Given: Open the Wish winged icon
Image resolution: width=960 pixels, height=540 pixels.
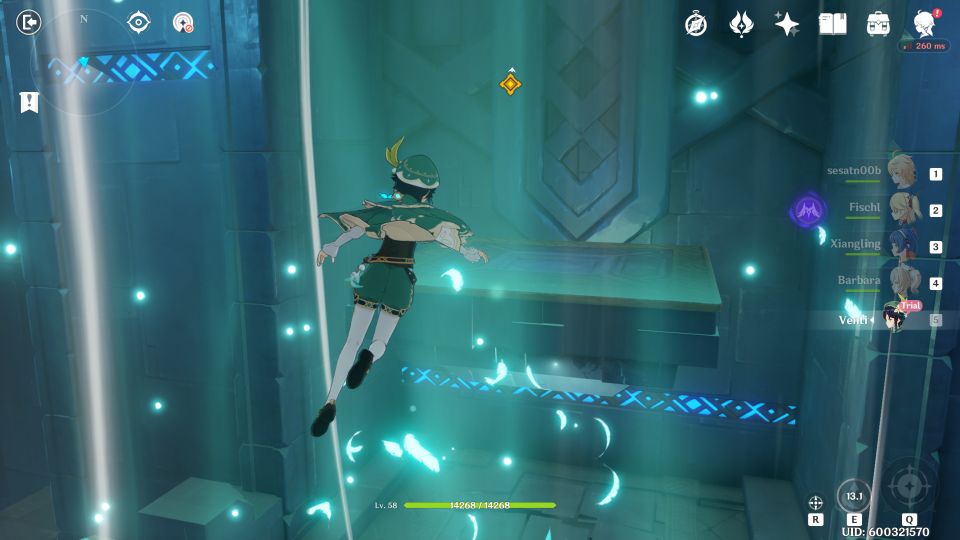Looking at the screenshot, I should click(741, 24).
